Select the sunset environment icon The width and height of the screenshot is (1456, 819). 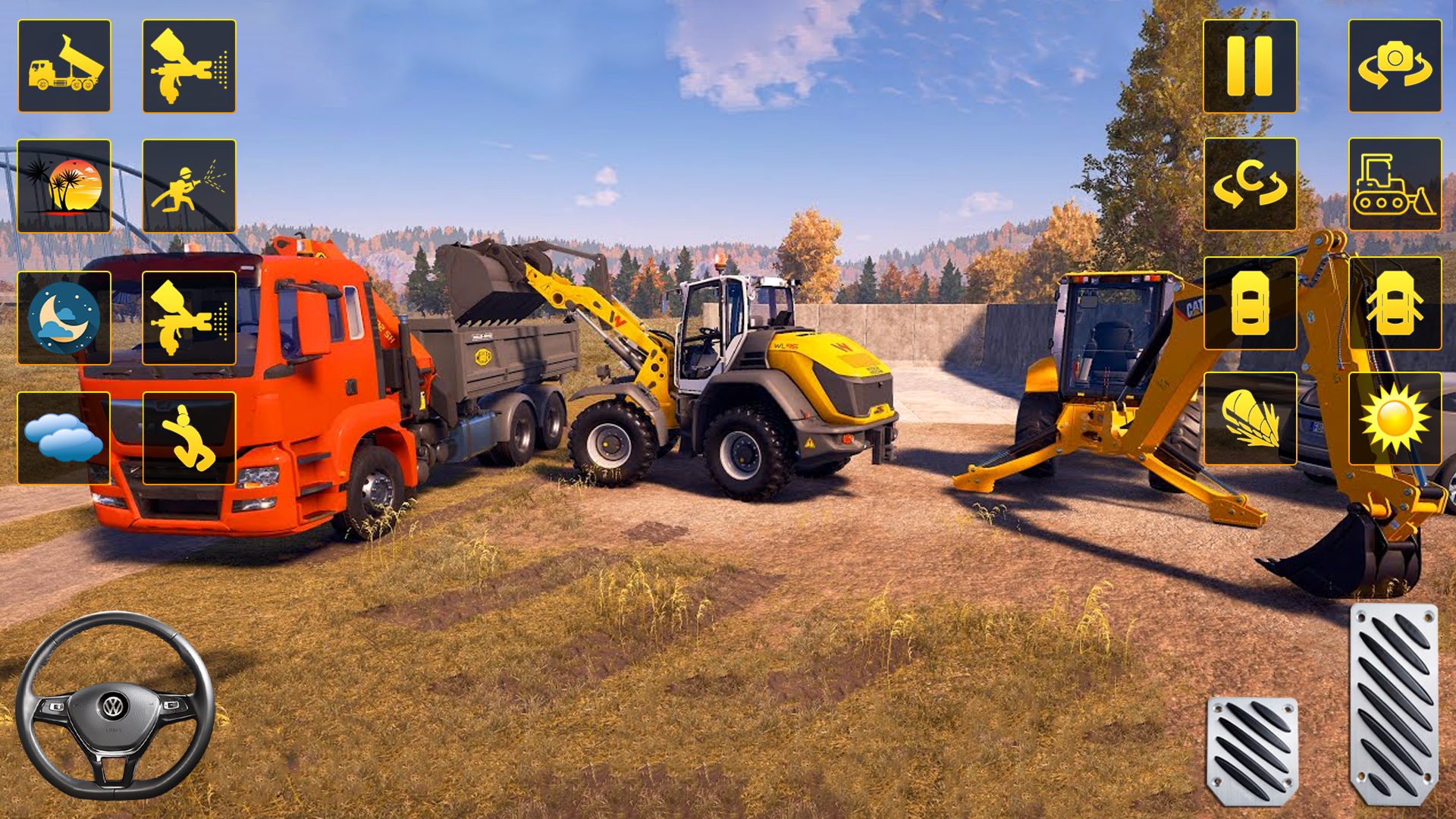64,184
